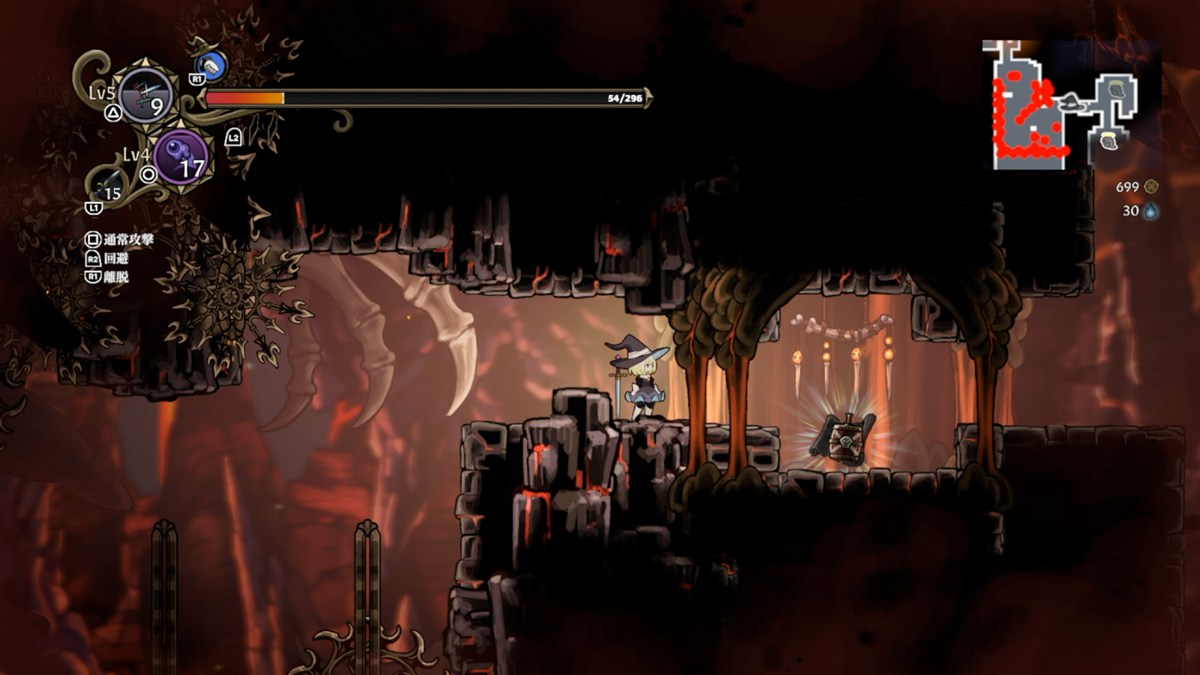This screenshot has height=675, width=1200.
Task: Activate the Lv4 purple orb skill
Action: click(180, 157)
